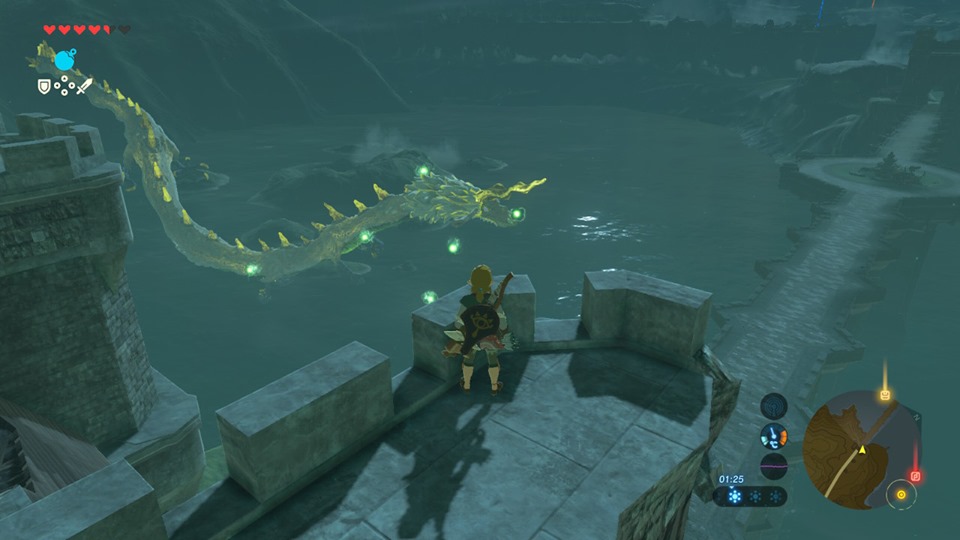Click the red marker on the minimap edge
Viewport: 960px width, 540px height.
[915, 476]
